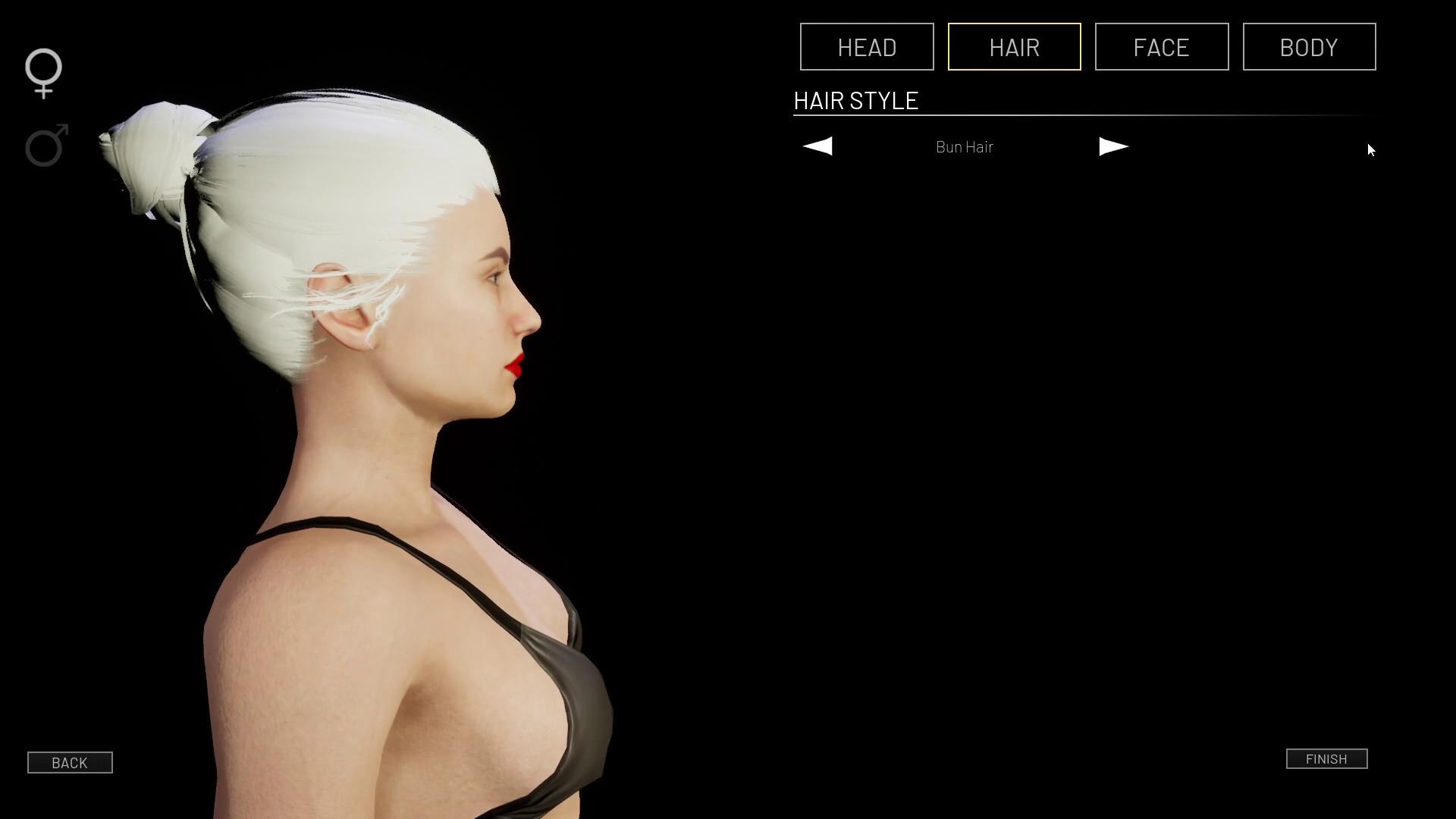Go to the BODY tab
The image size is (1456, 819).
pos(1309,47)
